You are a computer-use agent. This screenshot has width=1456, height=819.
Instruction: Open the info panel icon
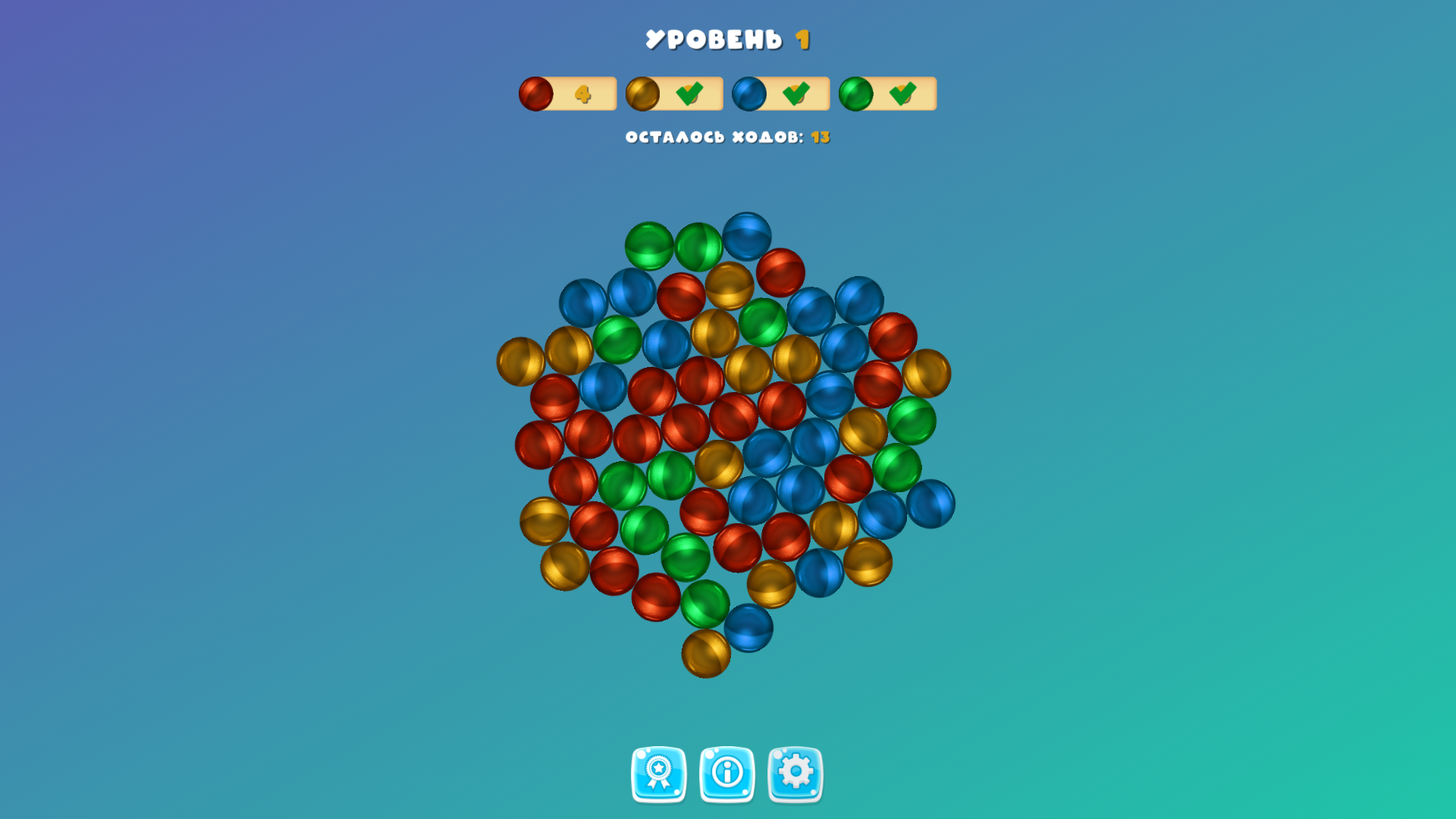coord(726,775)
